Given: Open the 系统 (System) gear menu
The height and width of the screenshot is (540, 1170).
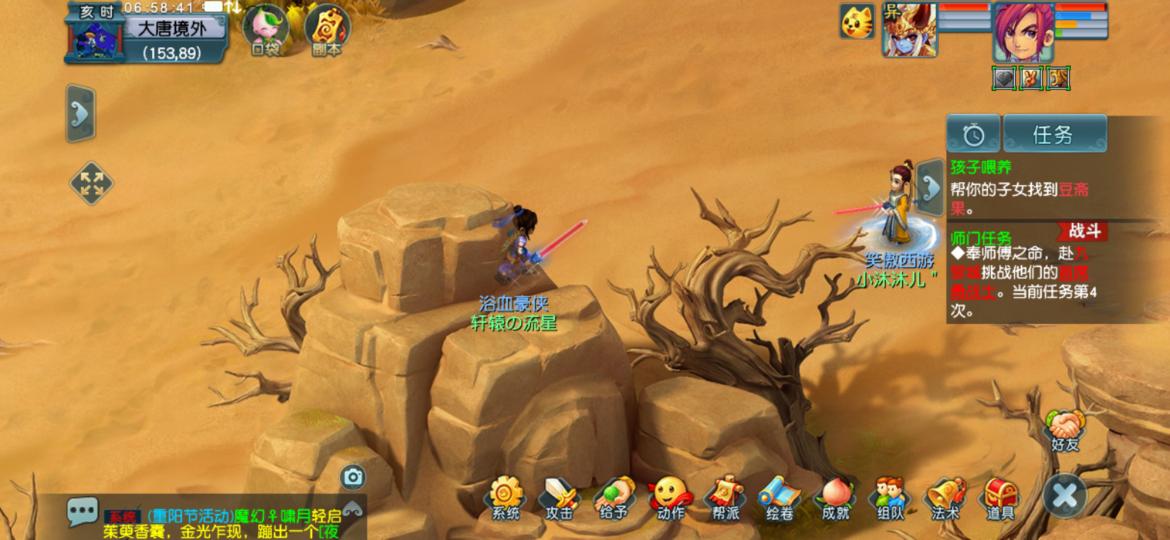Looking at the screenshot, I should pyautogui.click(x=506, y=497).
